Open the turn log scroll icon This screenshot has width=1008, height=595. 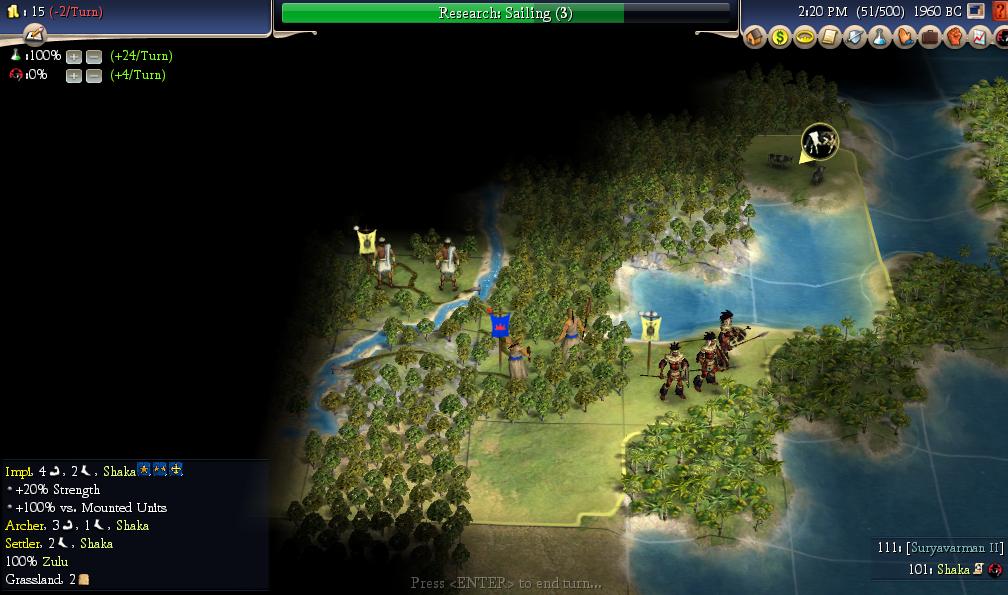click(36, 34)
